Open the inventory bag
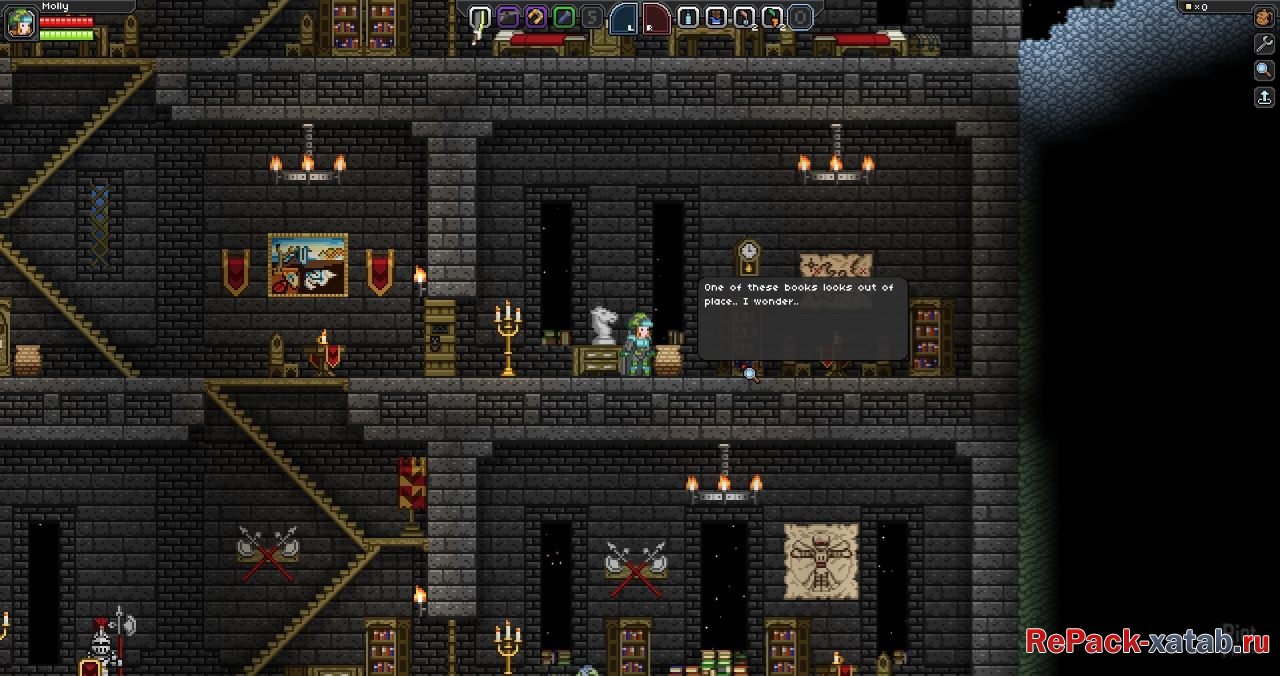 pyautogui.click(x=1264, y=19)
